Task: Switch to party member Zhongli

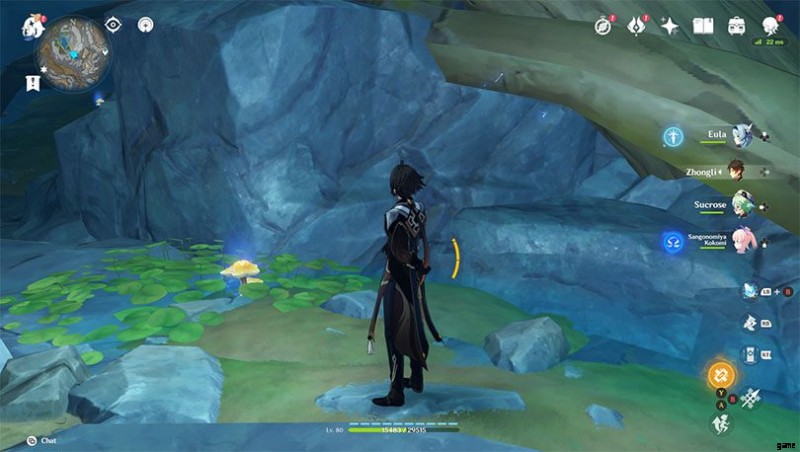Action: click(736, 170)
